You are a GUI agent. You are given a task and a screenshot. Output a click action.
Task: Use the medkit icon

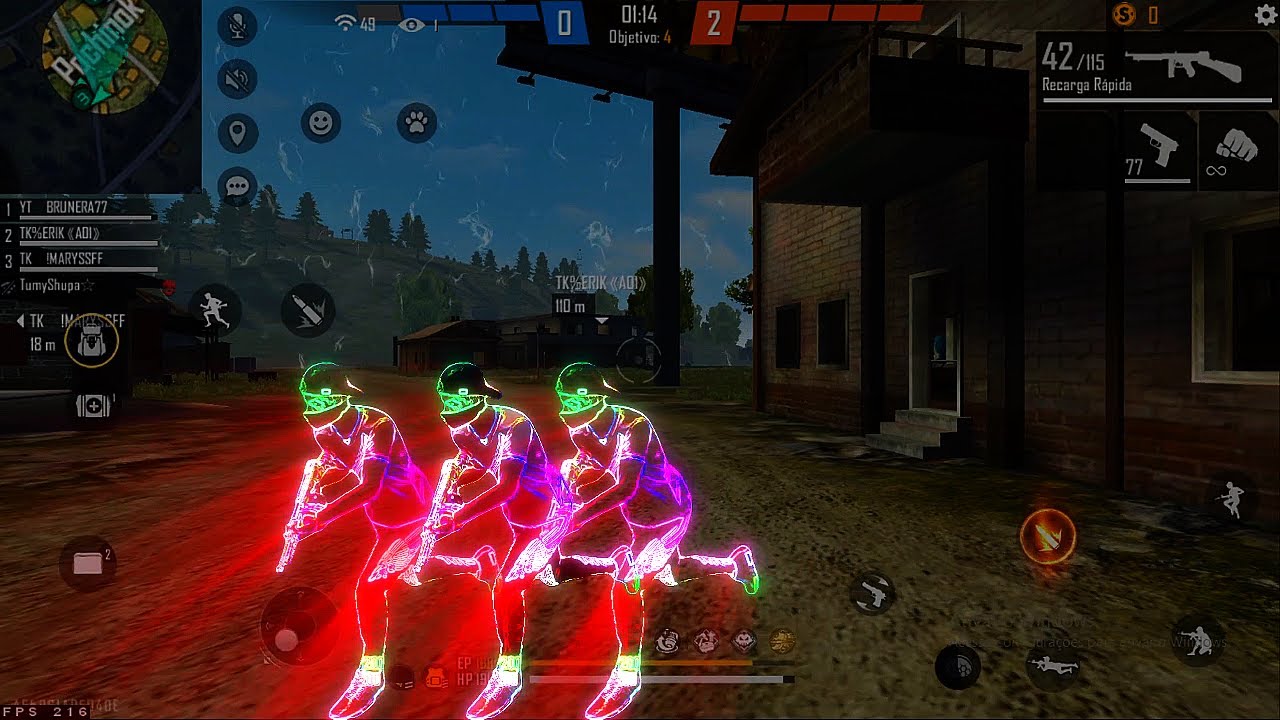(x=93, y=406)
